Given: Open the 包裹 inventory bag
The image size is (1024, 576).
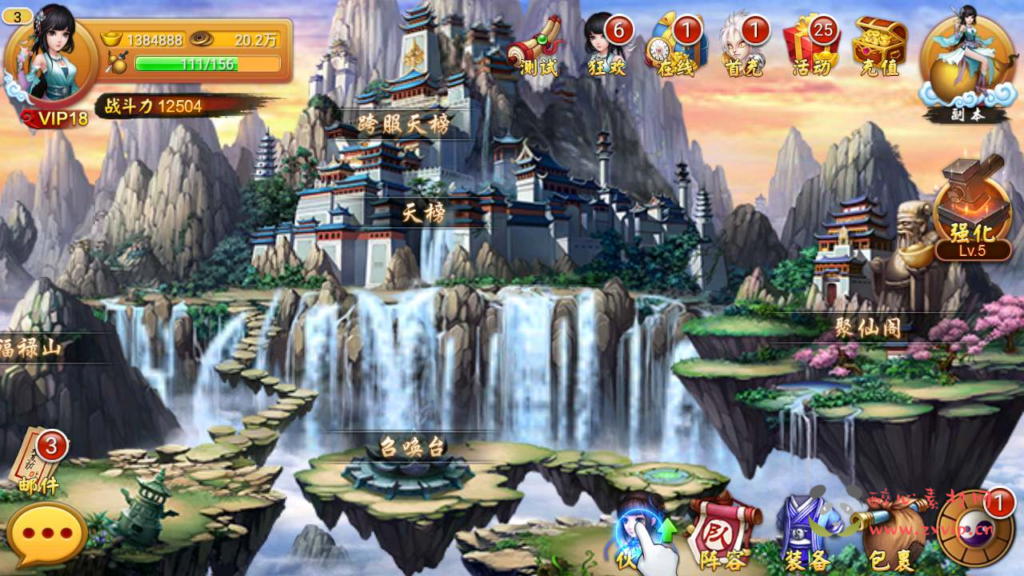Looking at the screenshot, I should pyautogui.click(x=884, y=537).
